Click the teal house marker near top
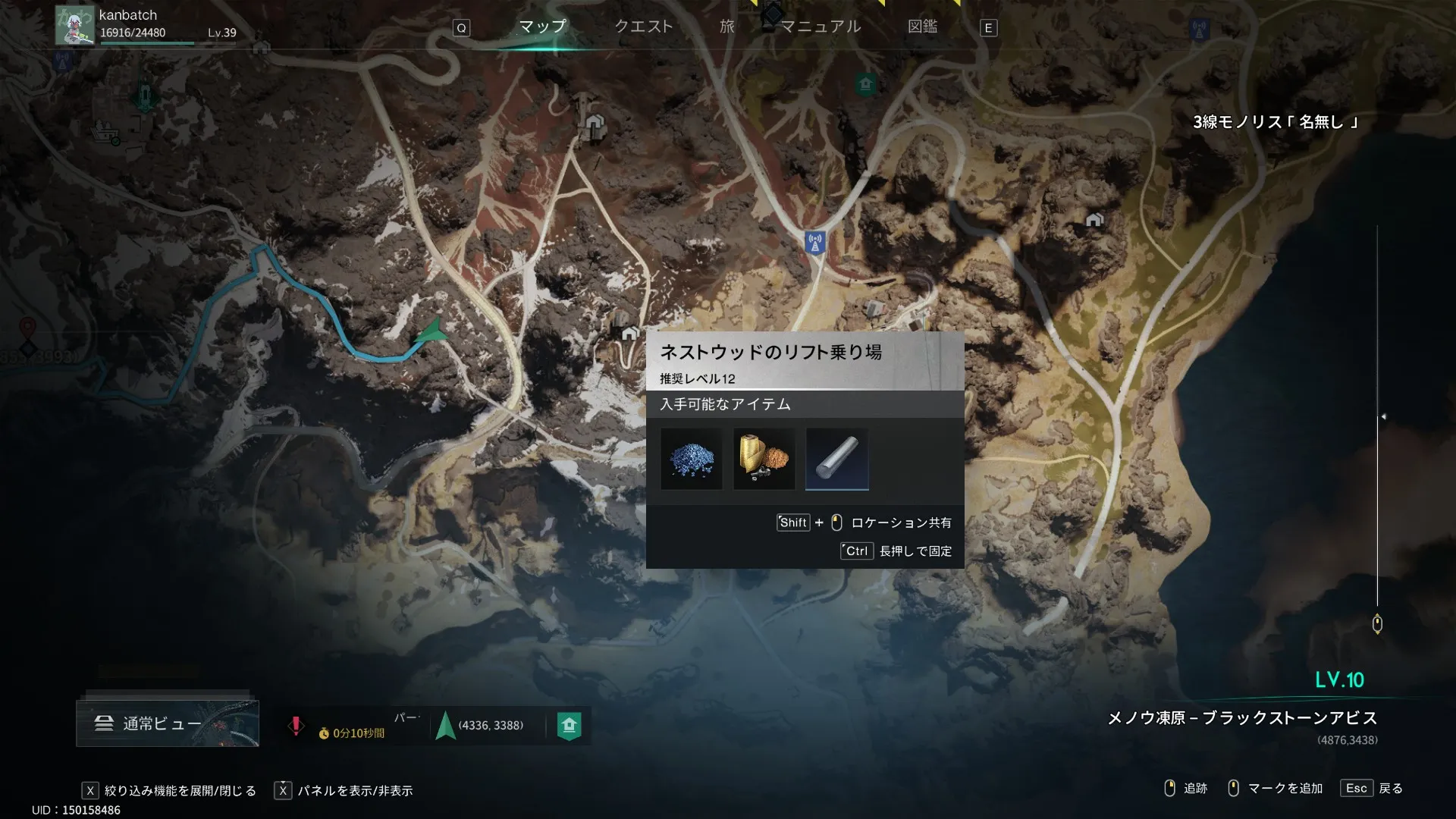Viewport: 1456px width, 819px height. (865, 83)
